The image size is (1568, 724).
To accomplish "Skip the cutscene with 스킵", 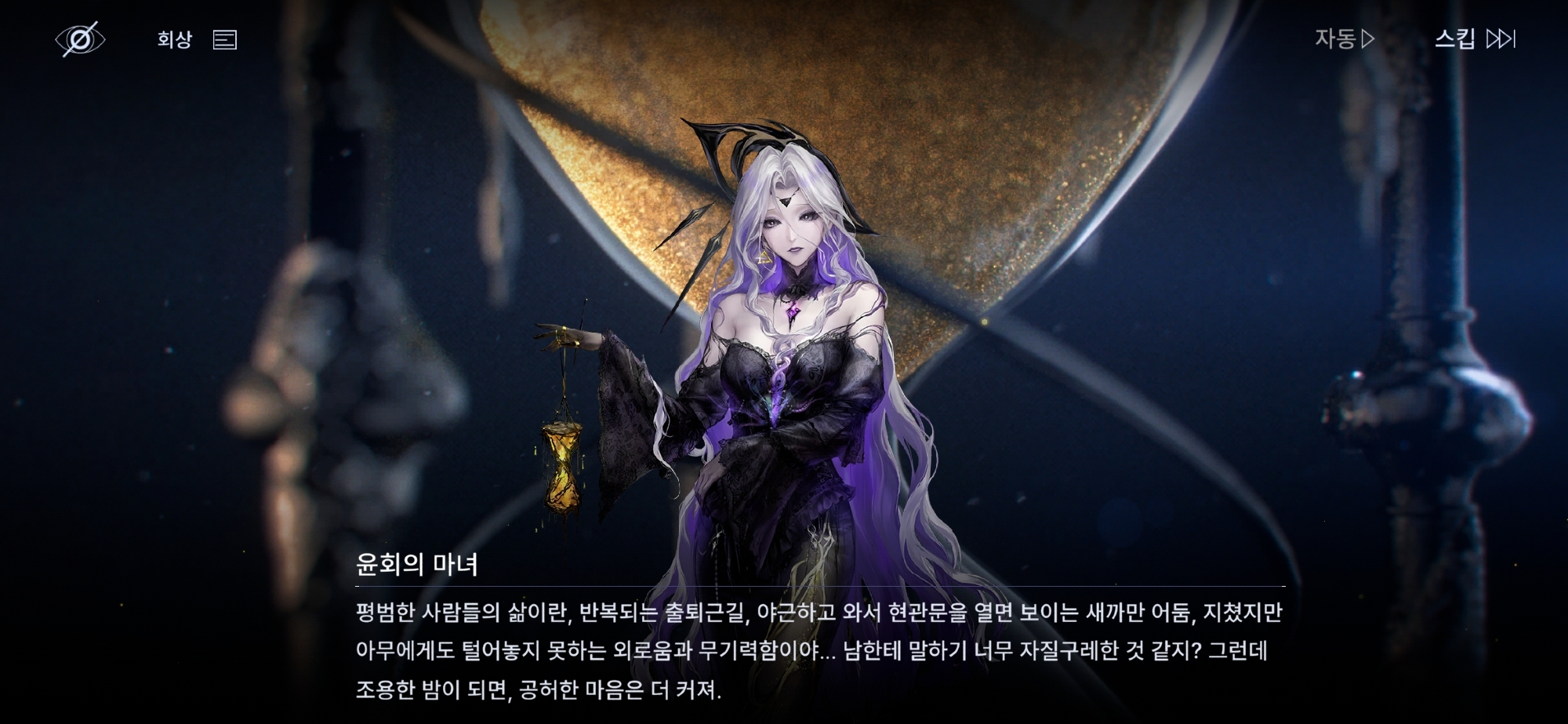I will pyautogui.click(x=1474, y=38).
